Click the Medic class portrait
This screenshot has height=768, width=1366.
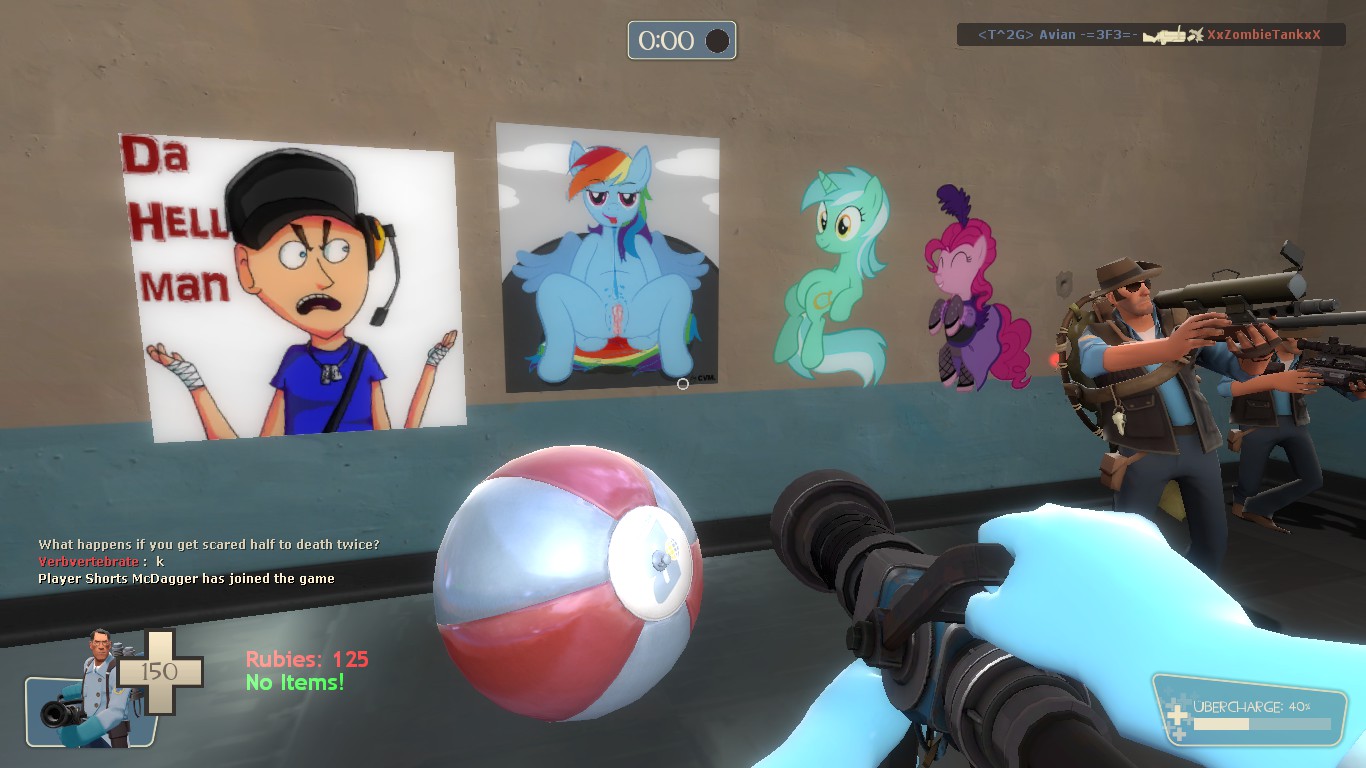(x=90, y=690)
